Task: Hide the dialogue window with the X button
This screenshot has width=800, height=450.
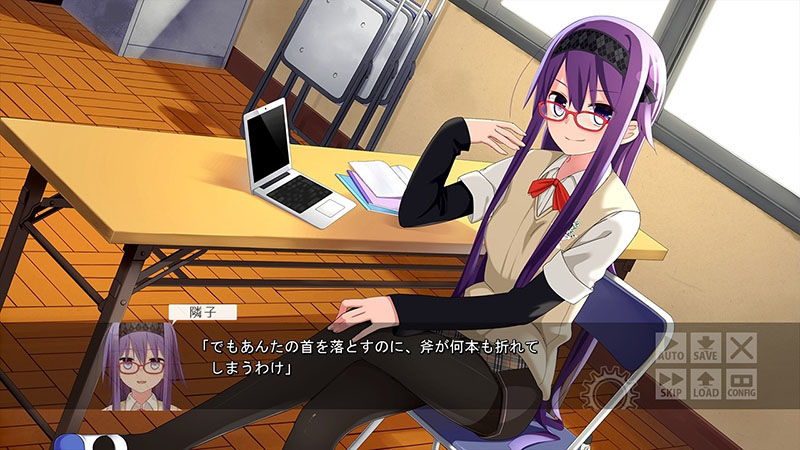Action: pos(741,347)
